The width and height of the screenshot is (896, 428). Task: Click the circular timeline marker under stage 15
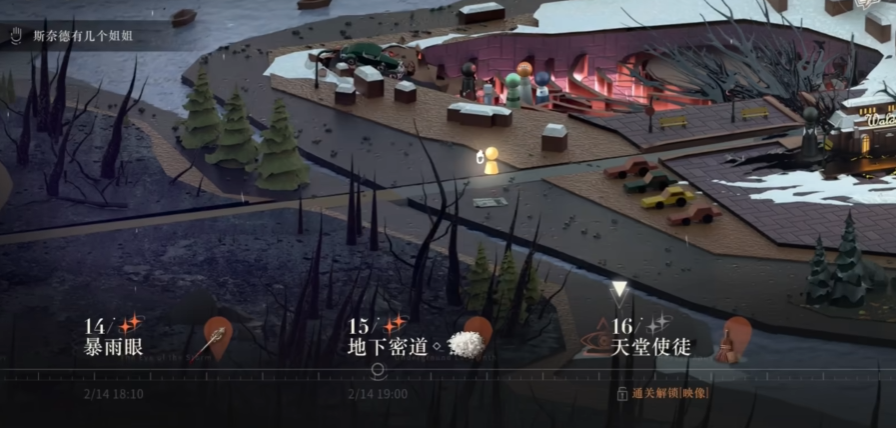coord(378,369)
